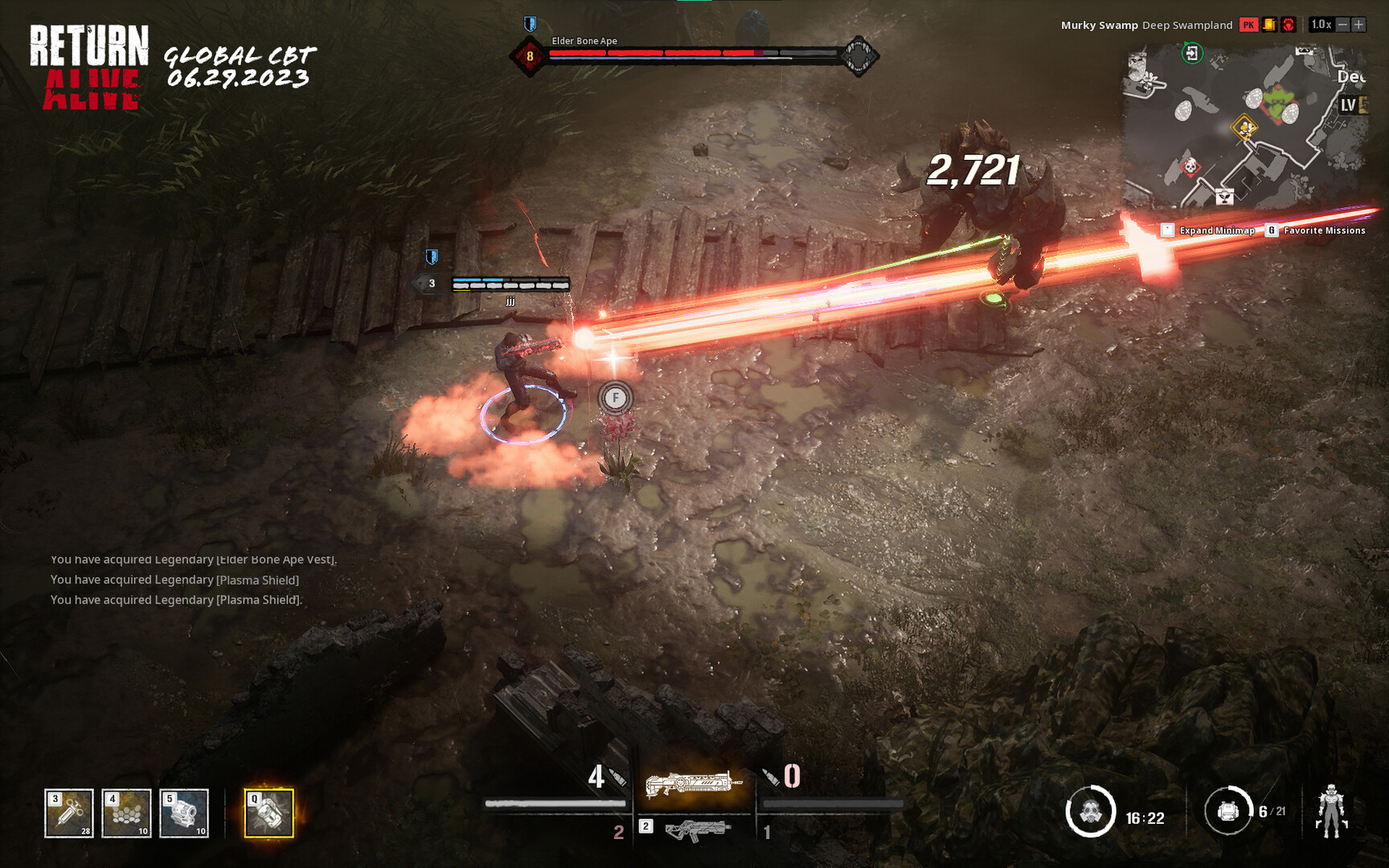The width and height of the screenshot is (1389, 868).
Task: Click the red skull icon beside the chest
Action: (1289, 25)
